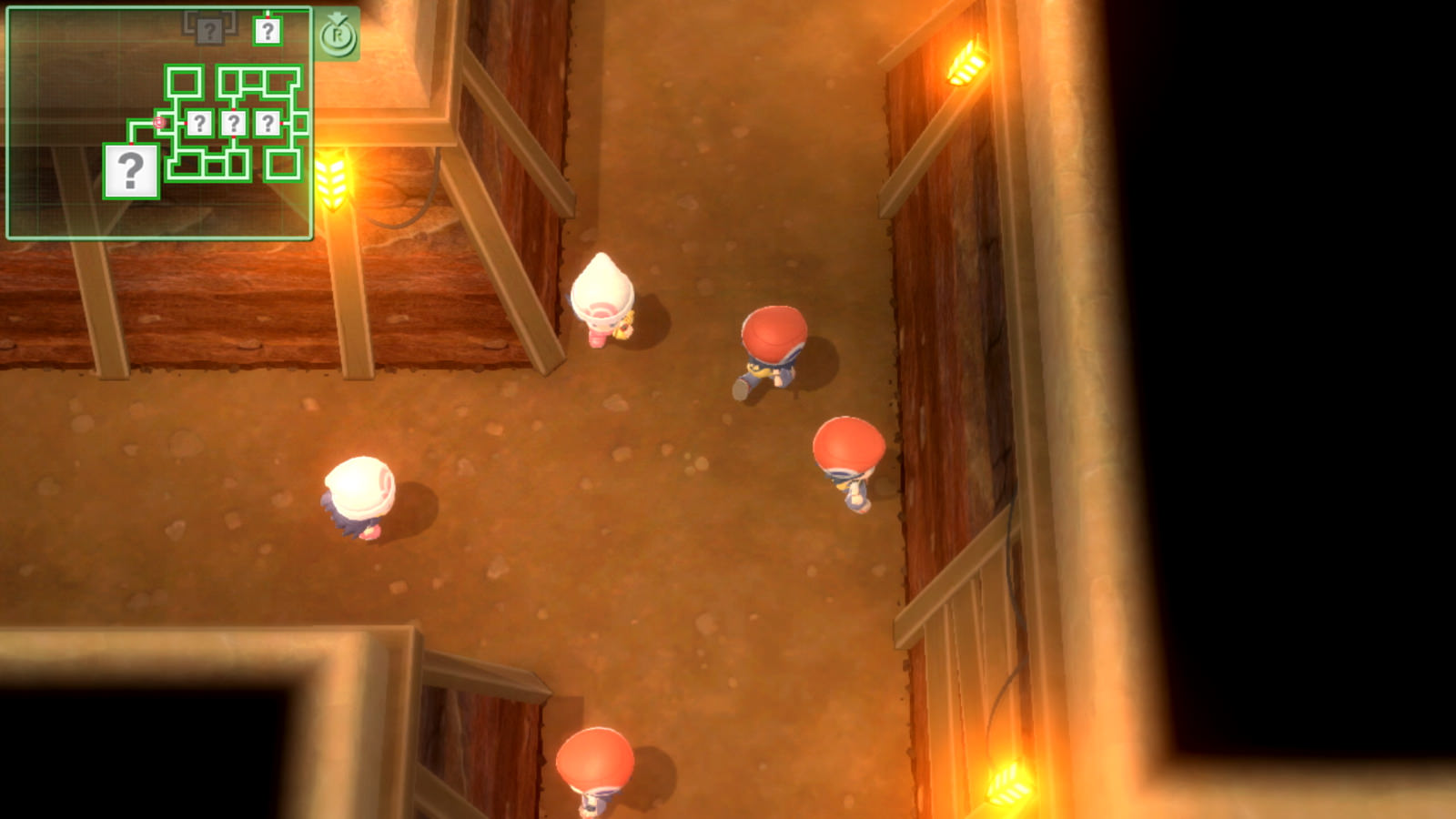The height and width of the screenshot is (819, 1456).
Task: Click the grayed-out room icon above the minimap
Action: 210,29
